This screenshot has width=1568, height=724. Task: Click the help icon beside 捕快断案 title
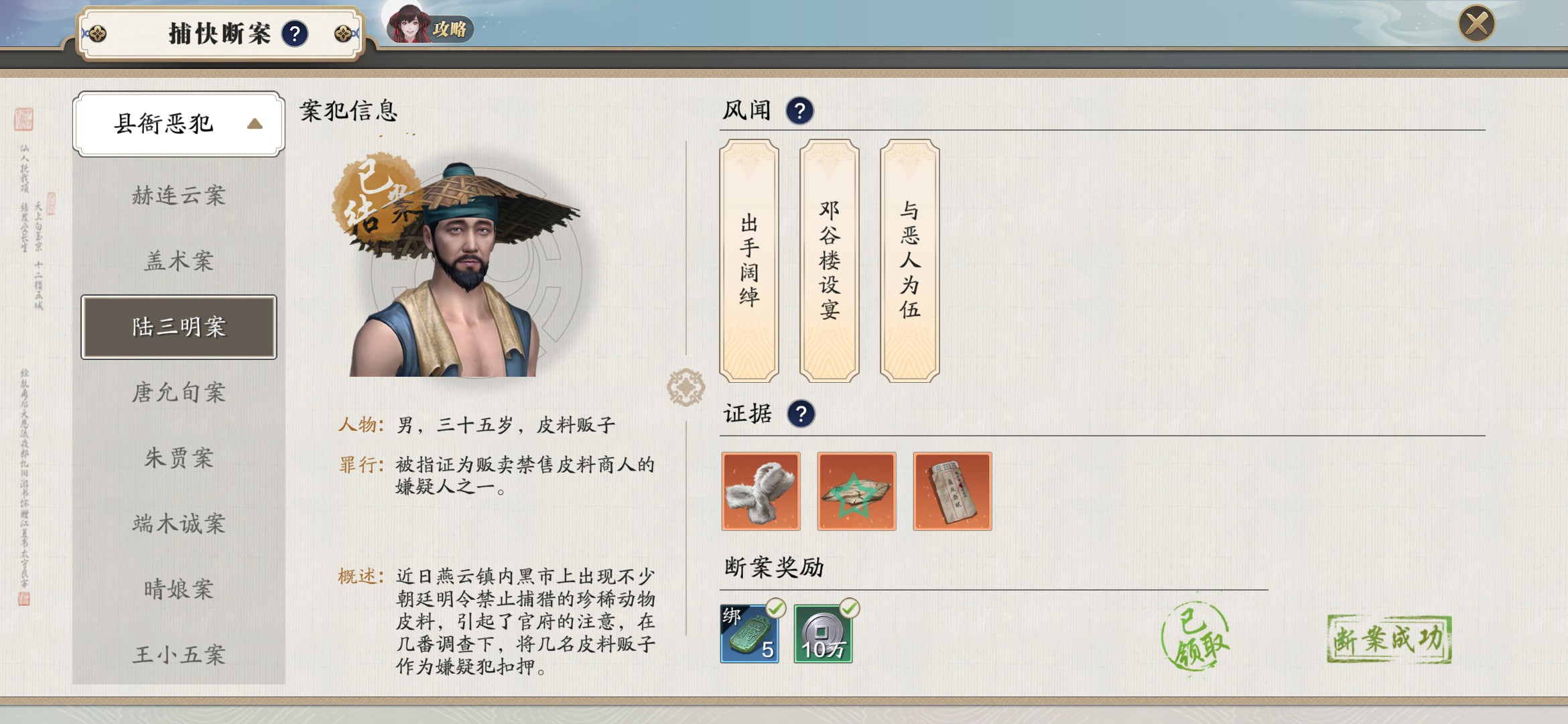(295, 34)
